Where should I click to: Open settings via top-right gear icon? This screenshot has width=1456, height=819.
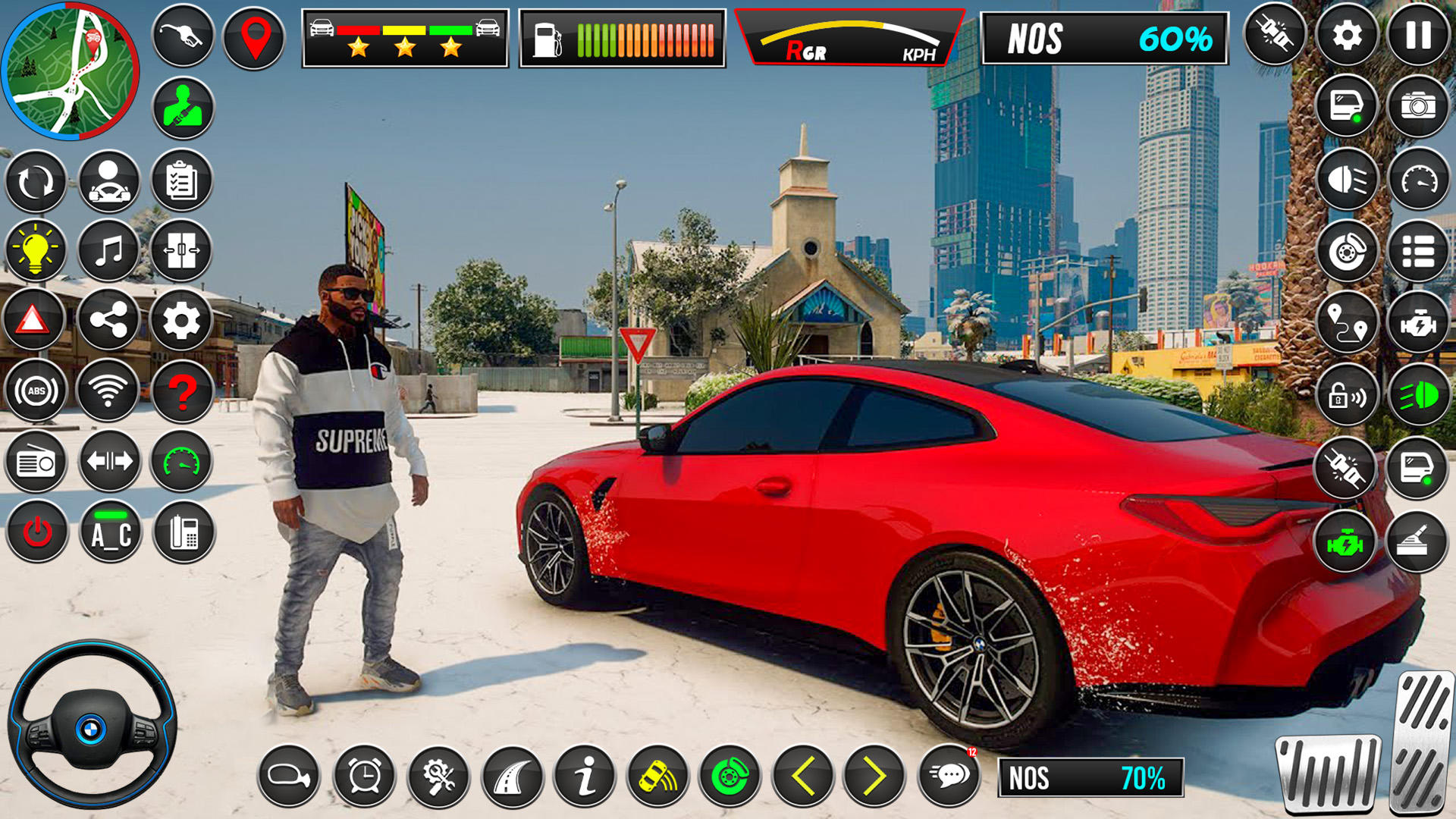tap(1347, 35)
